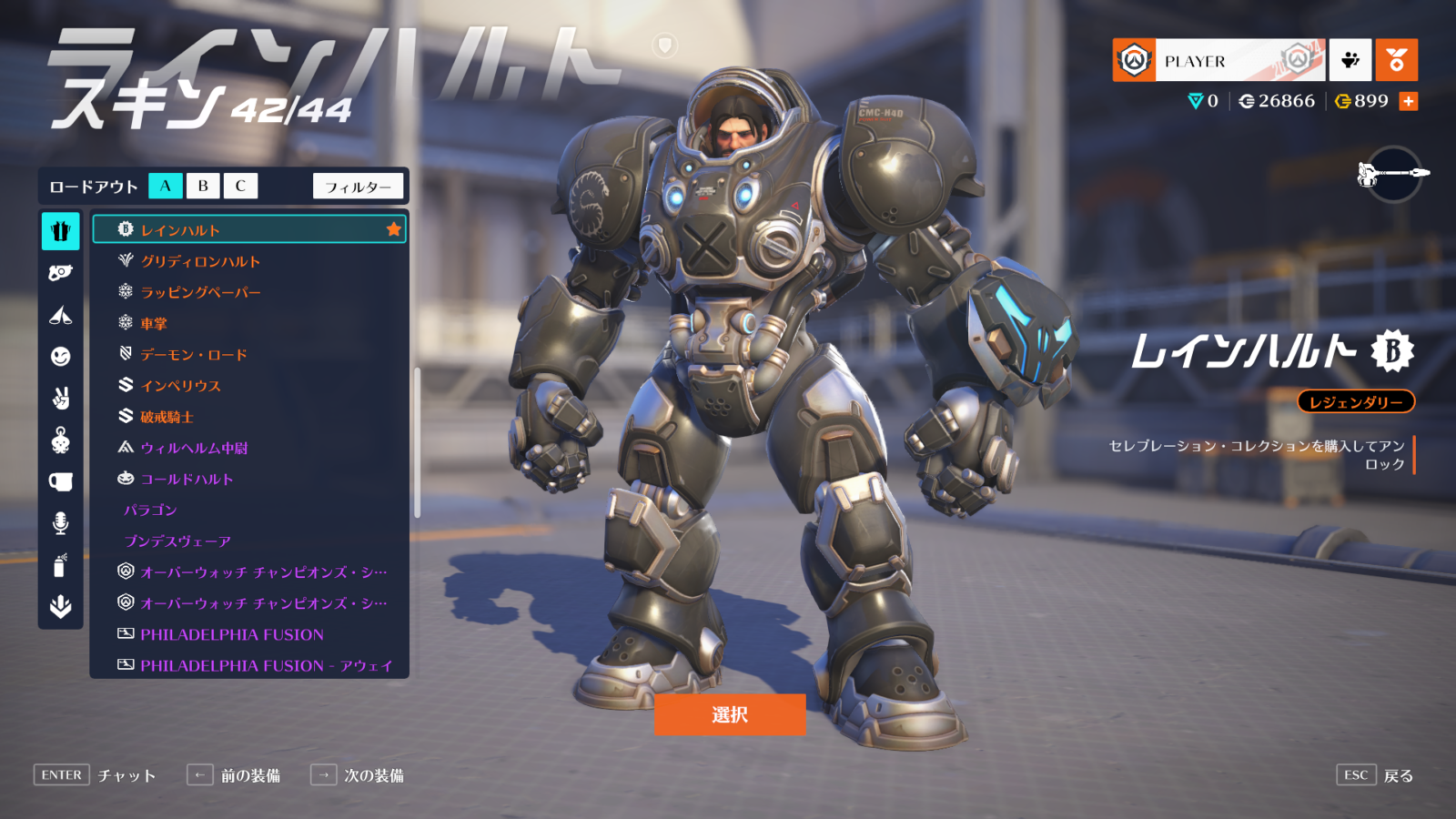
Task: Open the souvenirs octopus toy icon
Action: (x=59, y=440)
